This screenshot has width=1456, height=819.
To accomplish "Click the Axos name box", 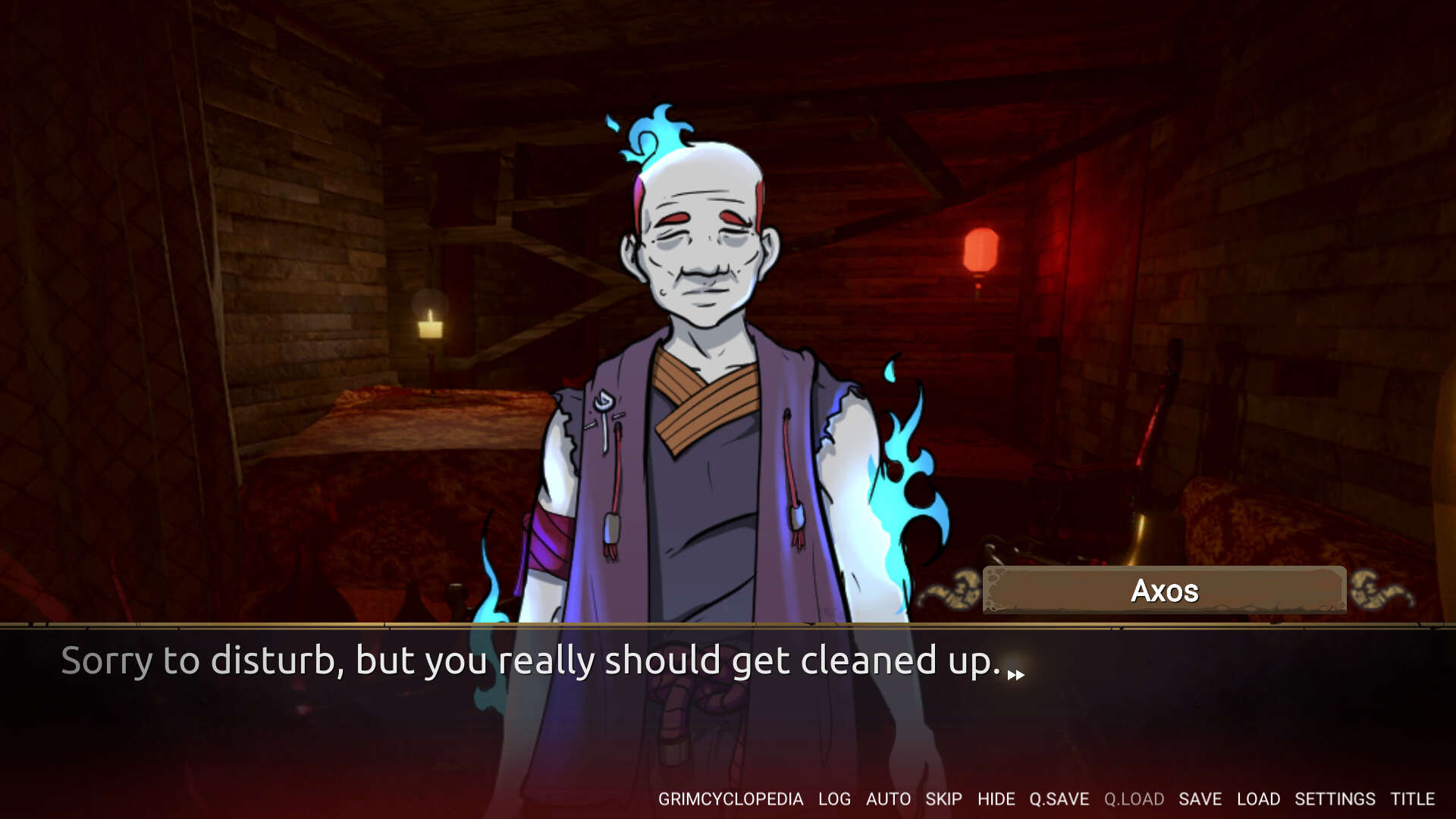I will [x=1164, y=590].
